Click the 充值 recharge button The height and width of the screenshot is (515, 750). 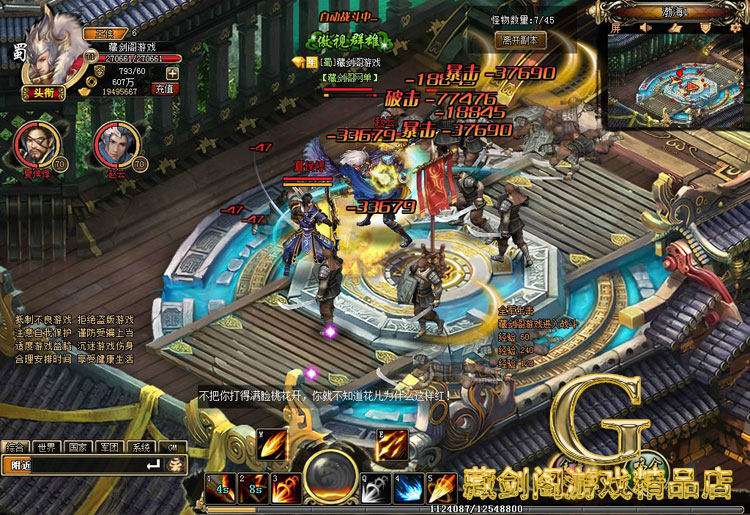click(x=164, y=88)
